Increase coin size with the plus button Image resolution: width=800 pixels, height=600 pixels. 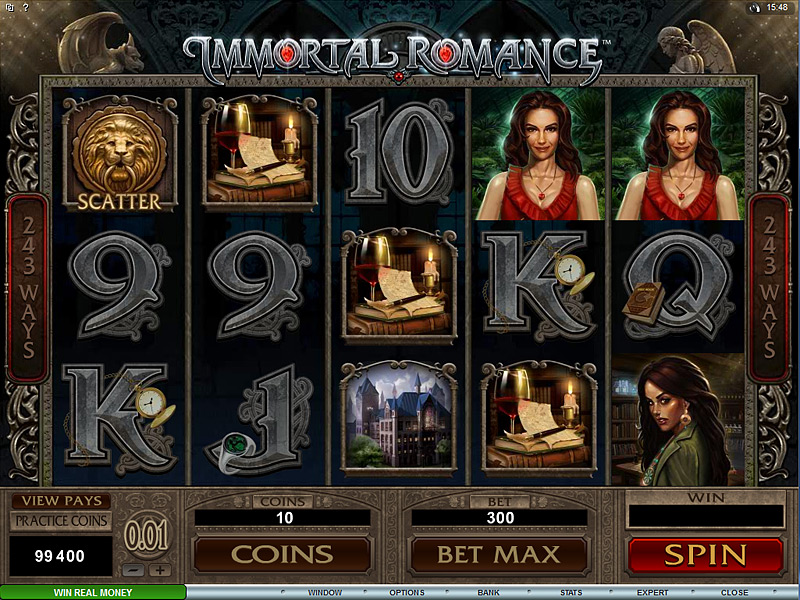[159, 571]
